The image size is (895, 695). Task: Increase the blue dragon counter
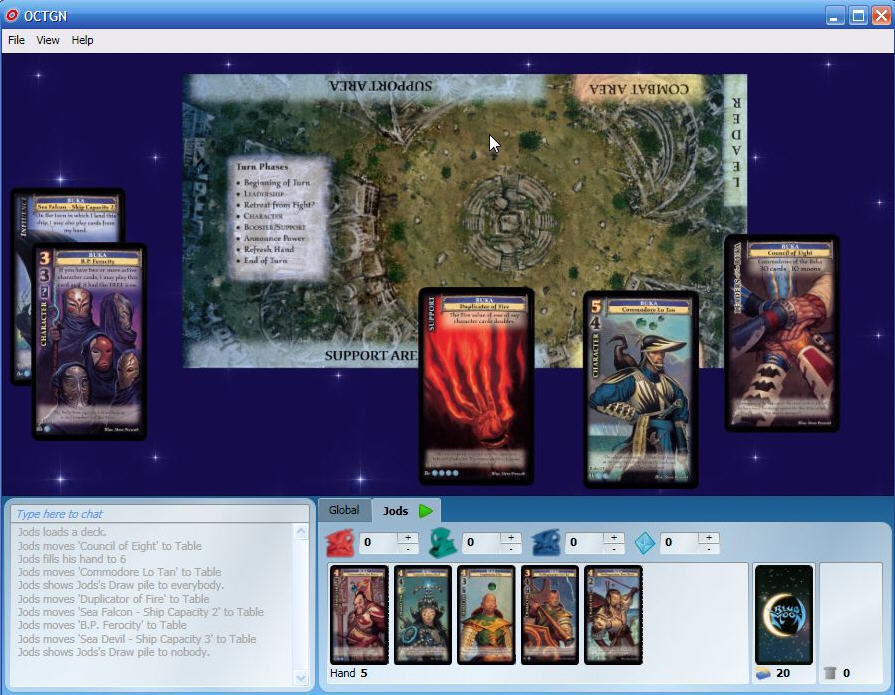click(x=613, y=538)
